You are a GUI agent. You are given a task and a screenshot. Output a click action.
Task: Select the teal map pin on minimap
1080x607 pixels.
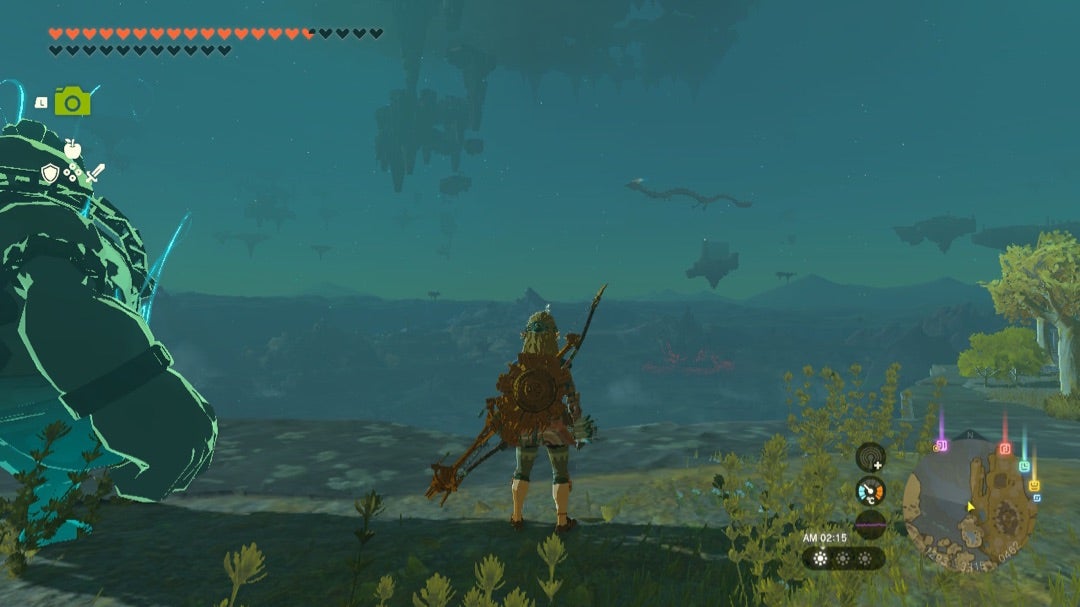point(1024,466)
